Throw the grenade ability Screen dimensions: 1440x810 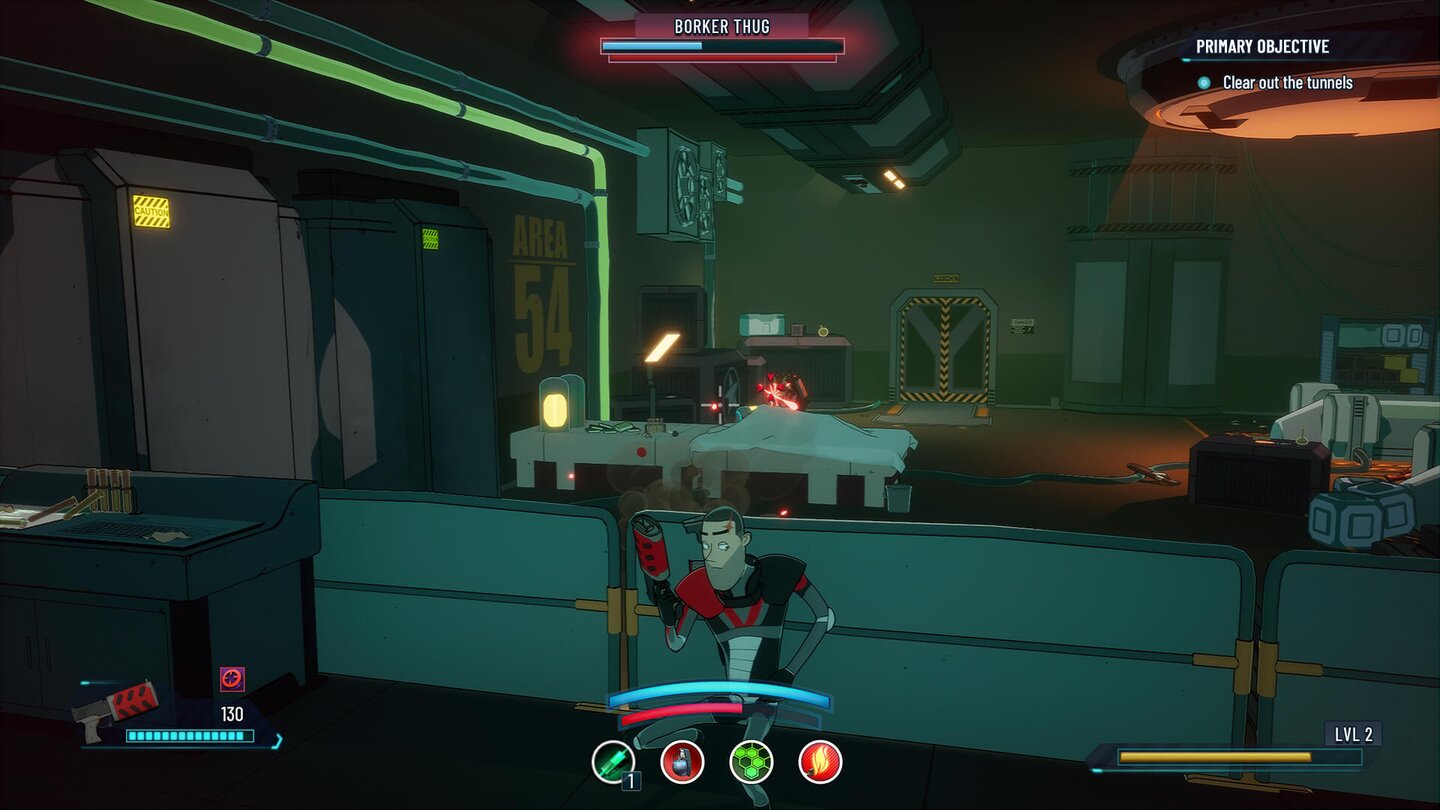(682, 762)
